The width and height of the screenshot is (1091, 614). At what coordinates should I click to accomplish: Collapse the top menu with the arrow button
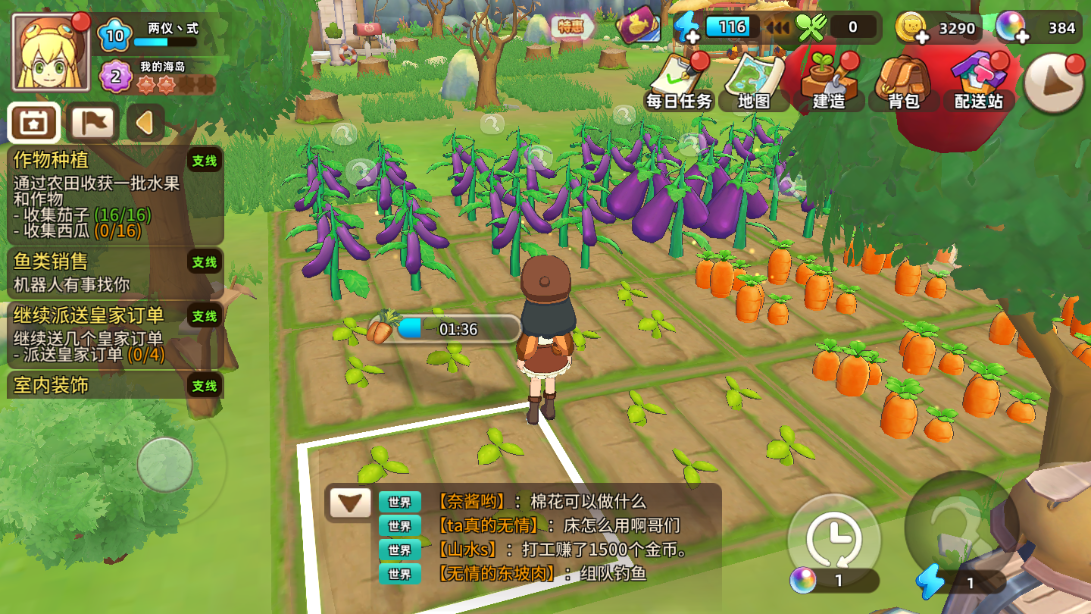click(1054, 82)
